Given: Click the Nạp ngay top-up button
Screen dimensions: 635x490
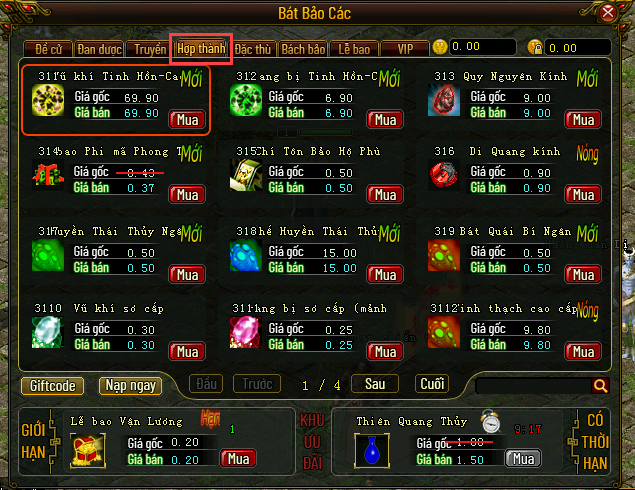Looking at the screenshot, I should [x=130, y=385].
